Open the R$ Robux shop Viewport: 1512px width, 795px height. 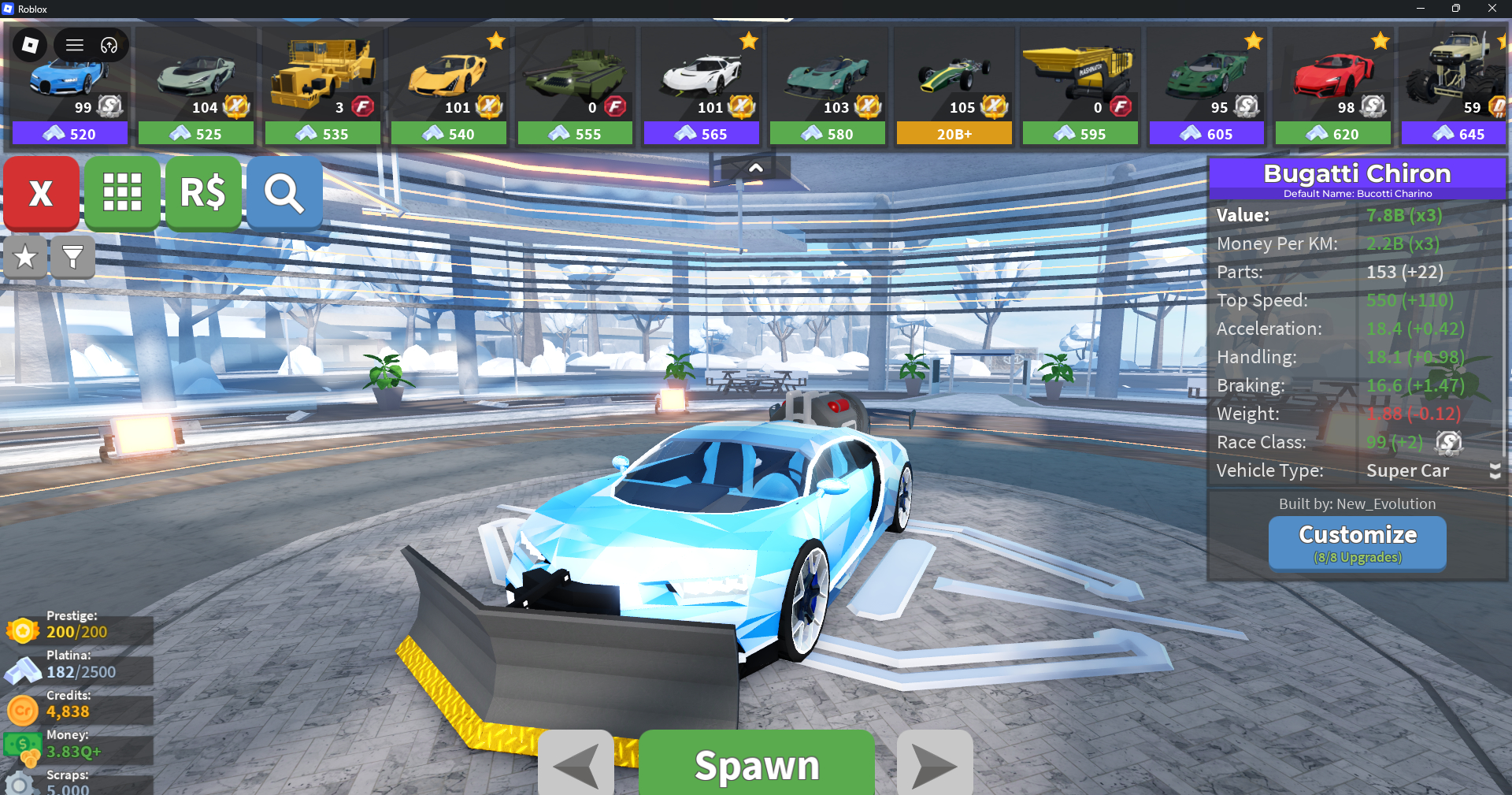203,192
